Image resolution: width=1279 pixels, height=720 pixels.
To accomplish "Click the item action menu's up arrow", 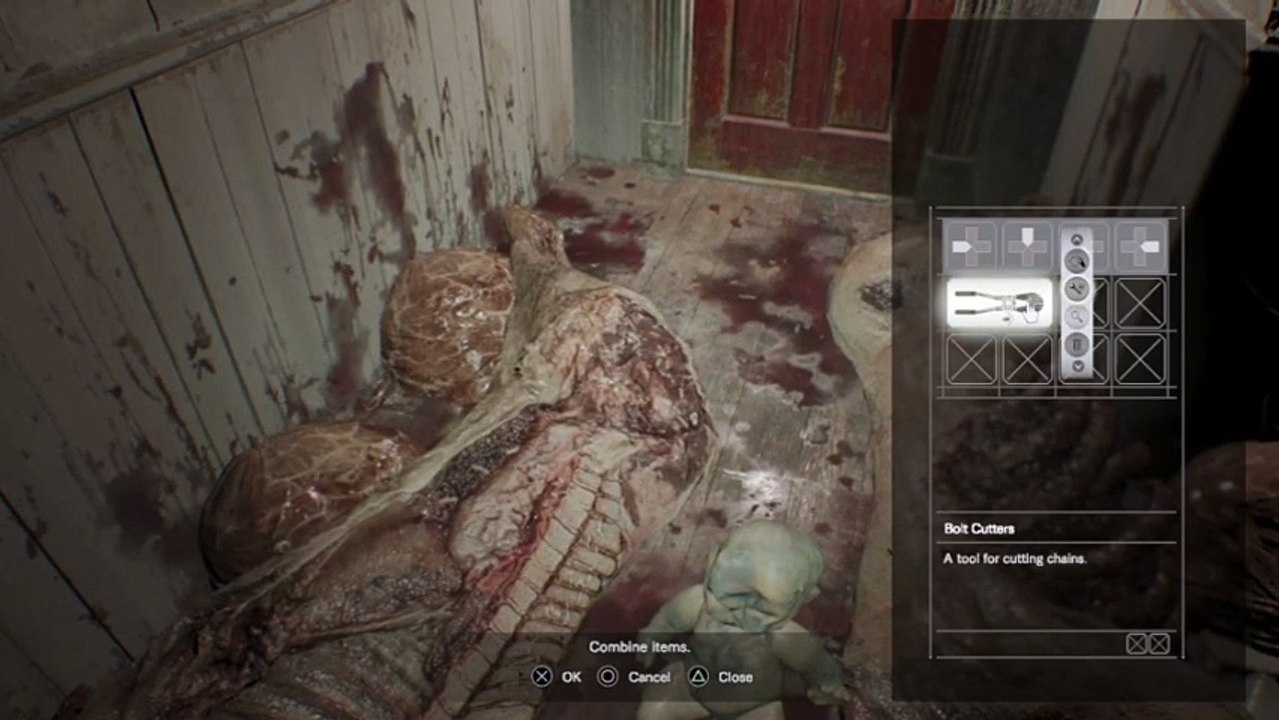I will (1077, 240).
